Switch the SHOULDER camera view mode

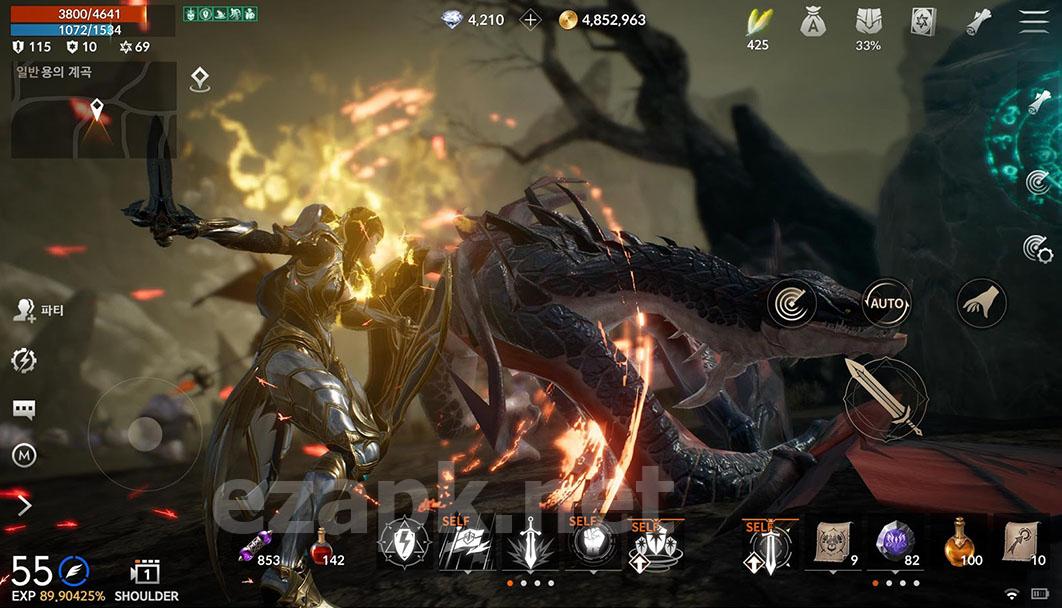(x=146, y=580)
